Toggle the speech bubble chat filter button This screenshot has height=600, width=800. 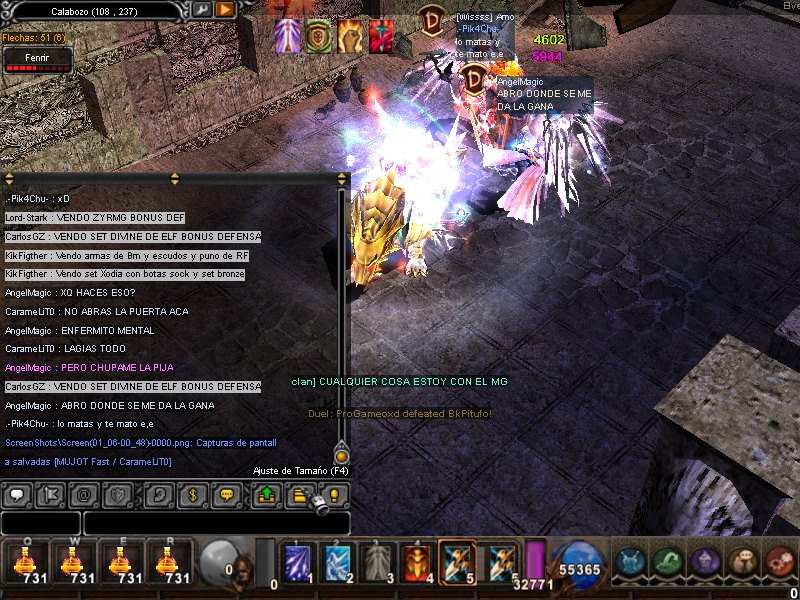tap(18, 494)
